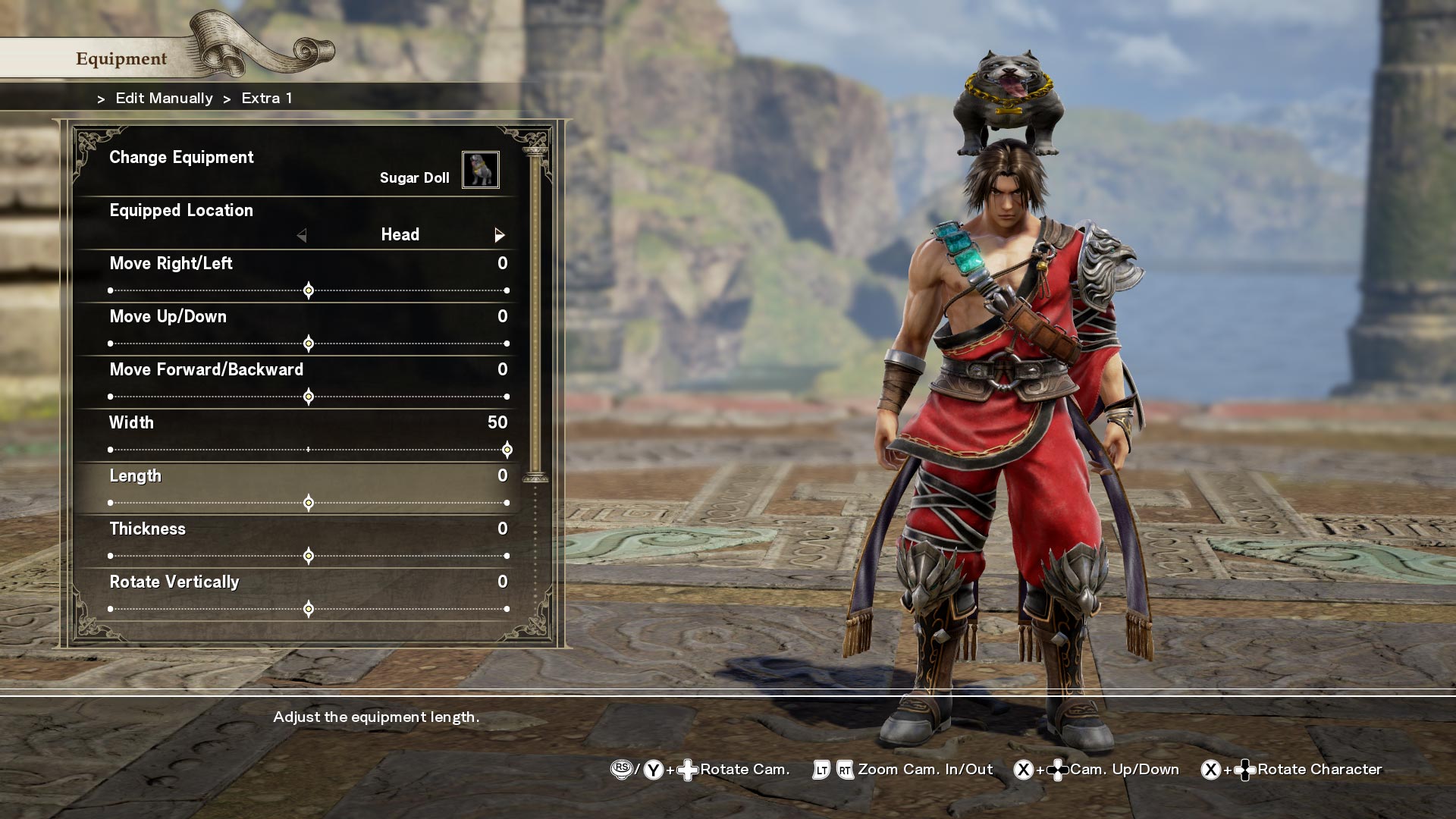Select the Extra 1 breadcrumb
The height and width of the screenshot is (819, 1456).
click(266, 98)
